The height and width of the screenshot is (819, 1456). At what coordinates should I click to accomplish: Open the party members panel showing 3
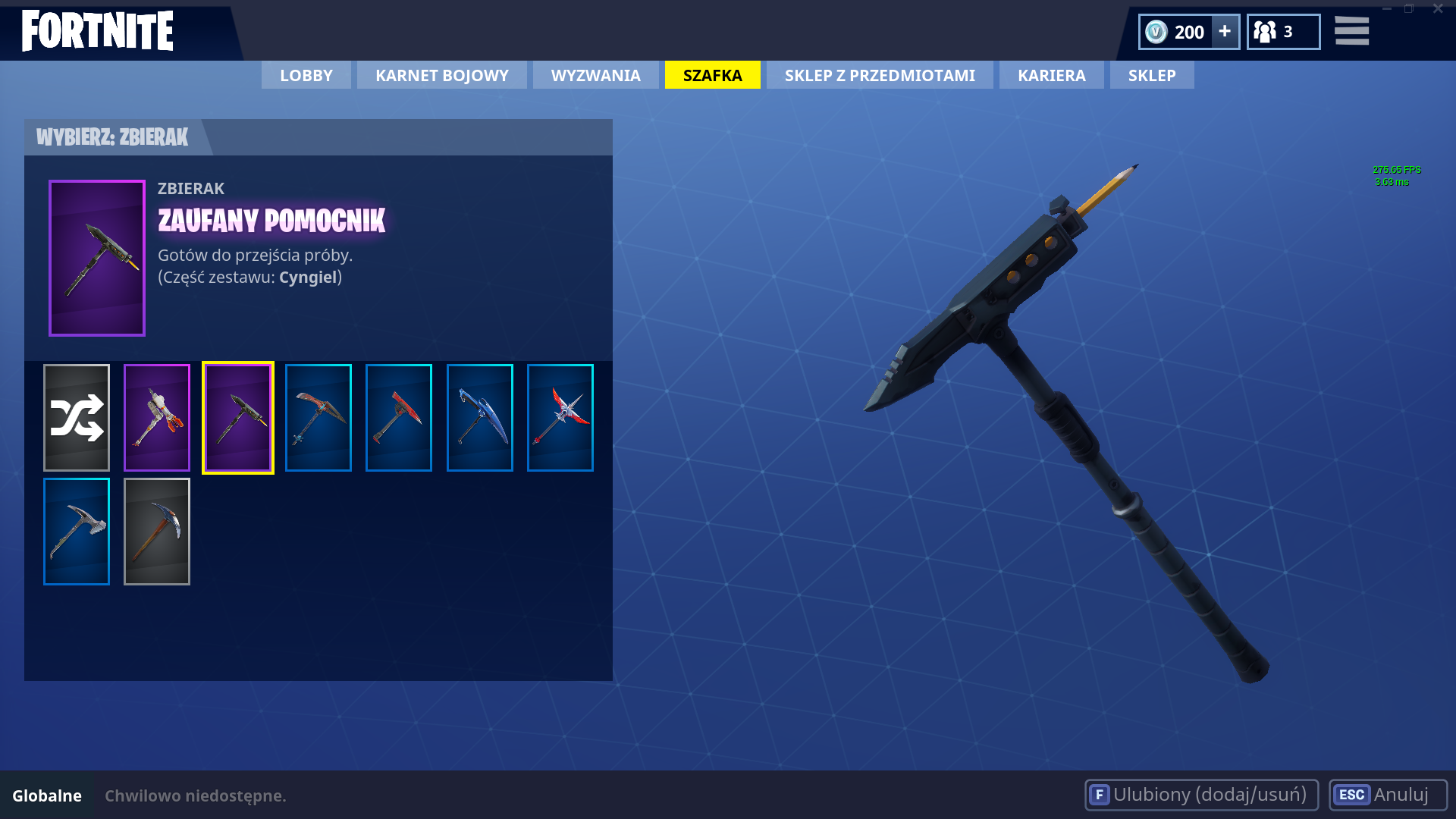(1283, 32)
